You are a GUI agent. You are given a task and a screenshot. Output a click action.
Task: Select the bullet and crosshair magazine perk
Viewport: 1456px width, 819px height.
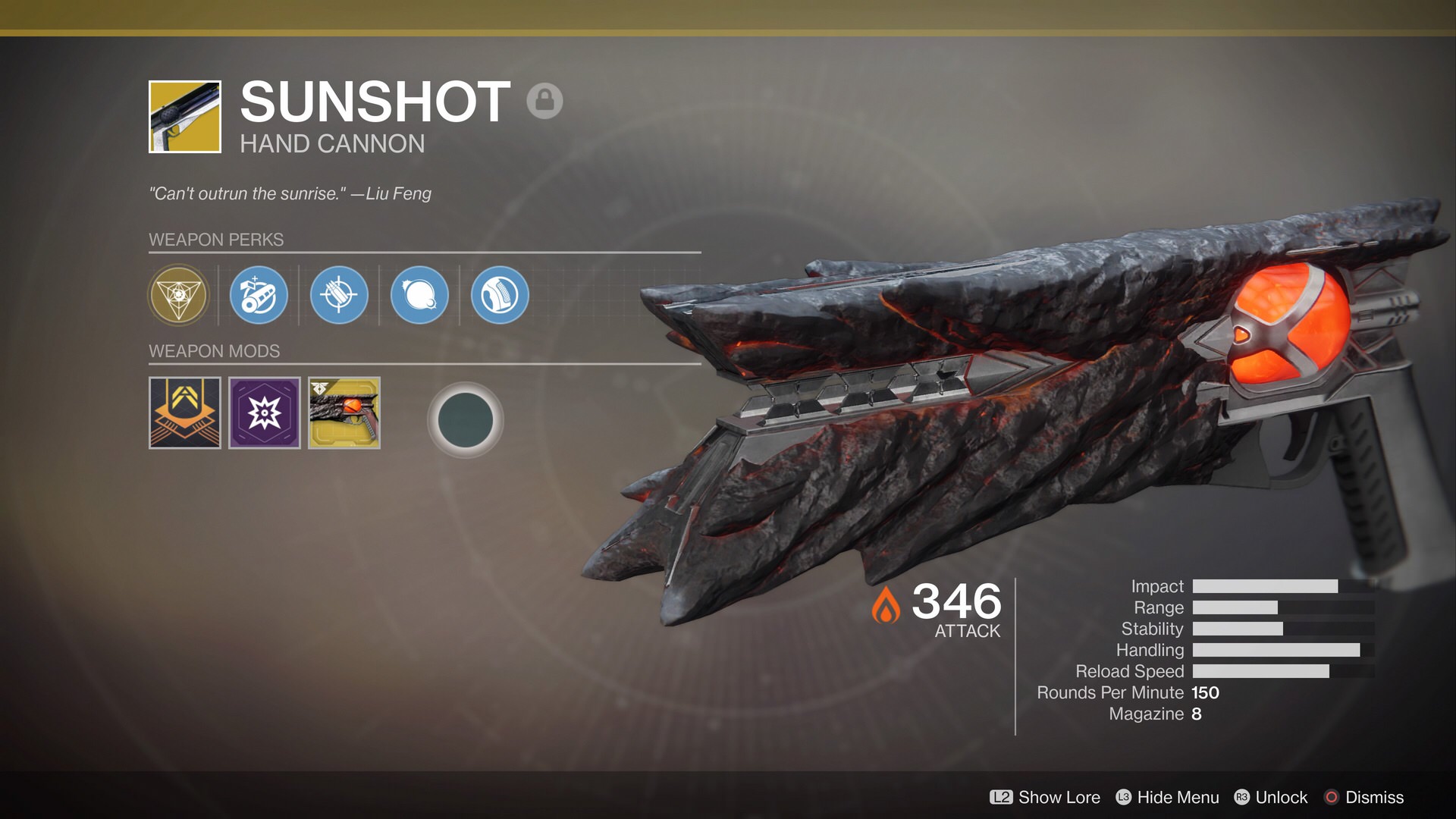point(339,295)
